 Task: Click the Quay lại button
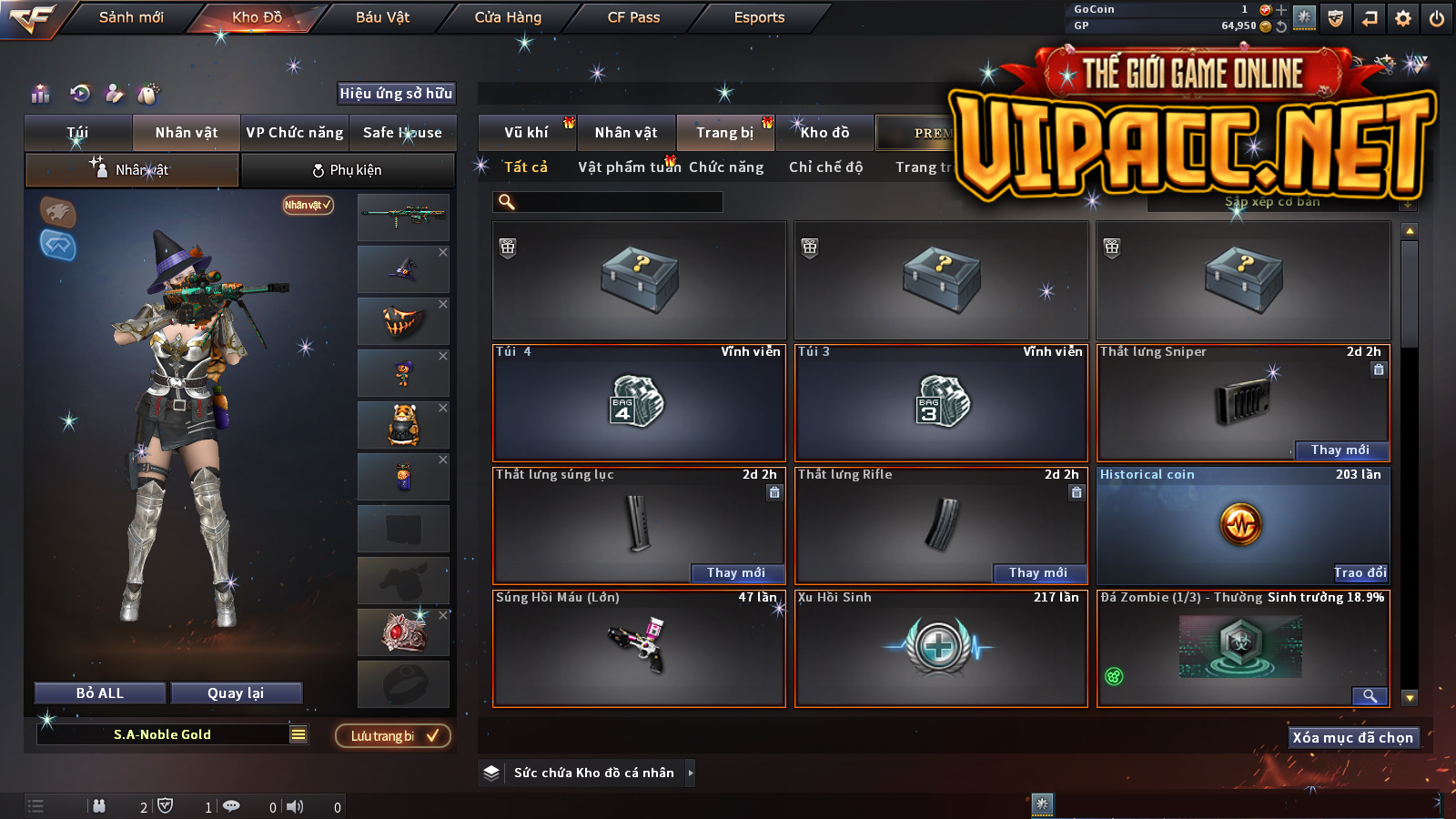coord(236,693)
